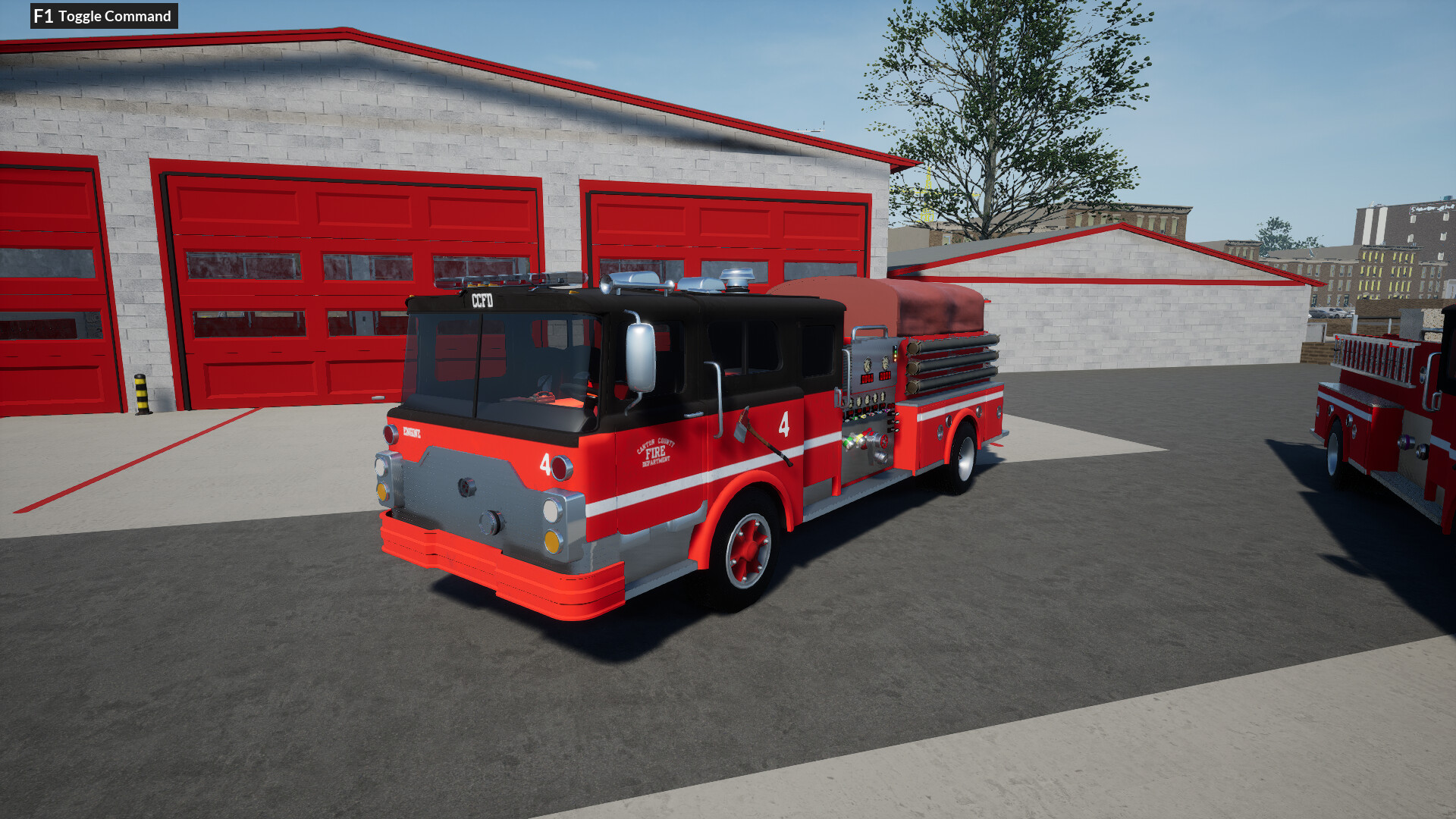This screenshot has height=819, width=1456.
Task: Select the pump panel pressure gauge
Action: tap(867, 365)
